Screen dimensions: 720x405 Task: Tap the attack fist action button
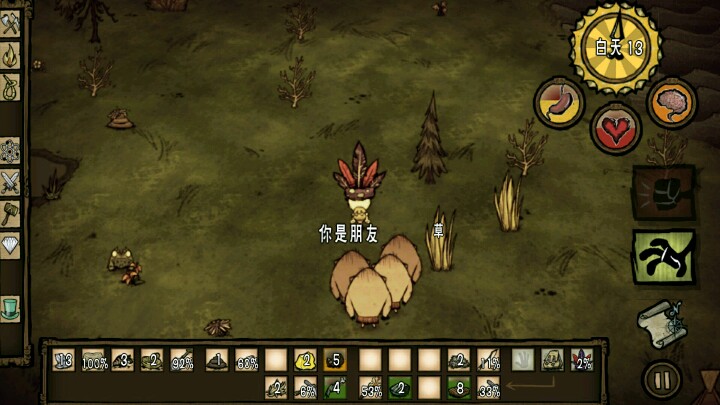coord(663,193)
